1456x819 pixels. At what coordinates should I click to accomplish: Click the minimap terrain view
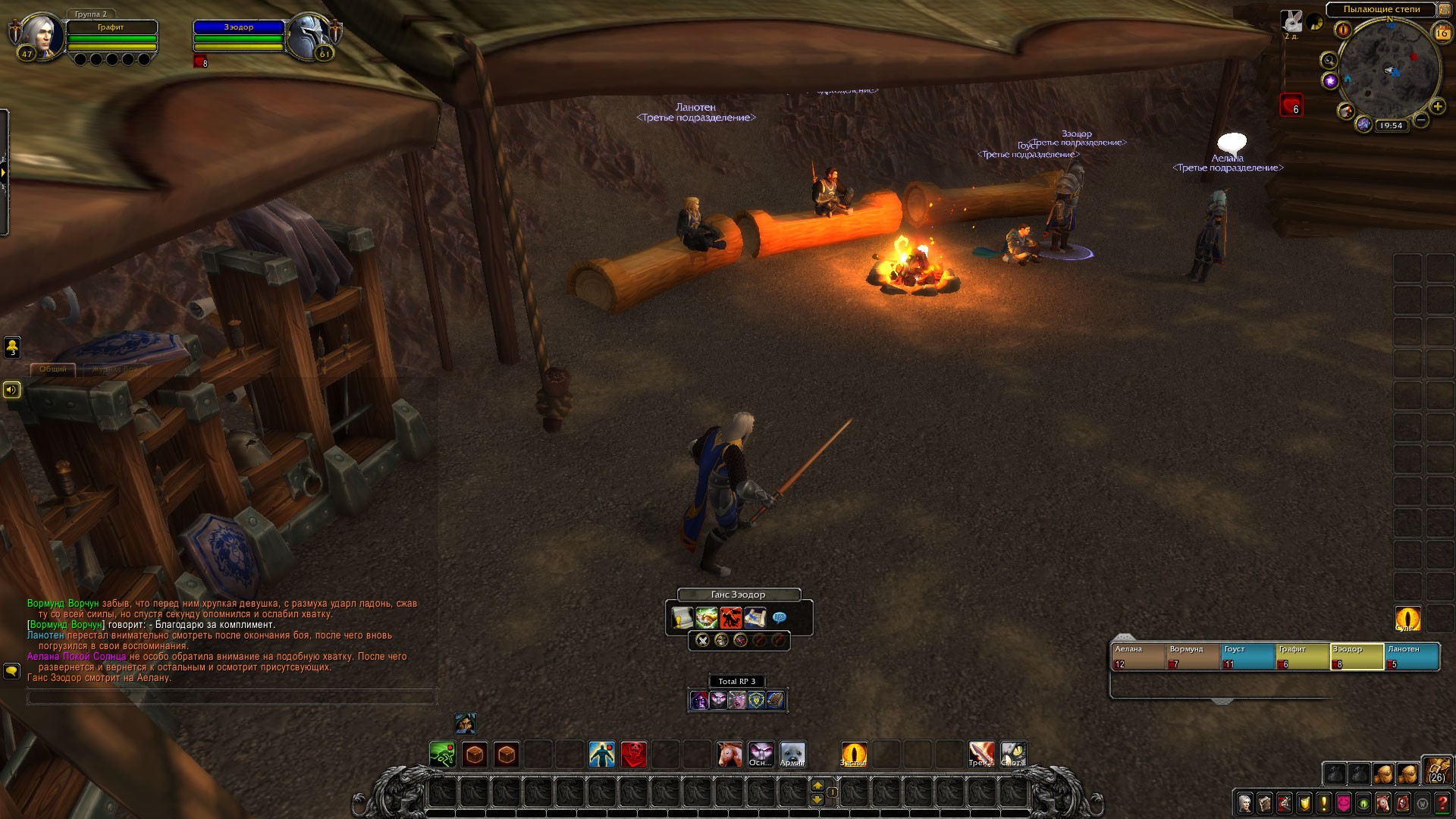click(1389, 68)
